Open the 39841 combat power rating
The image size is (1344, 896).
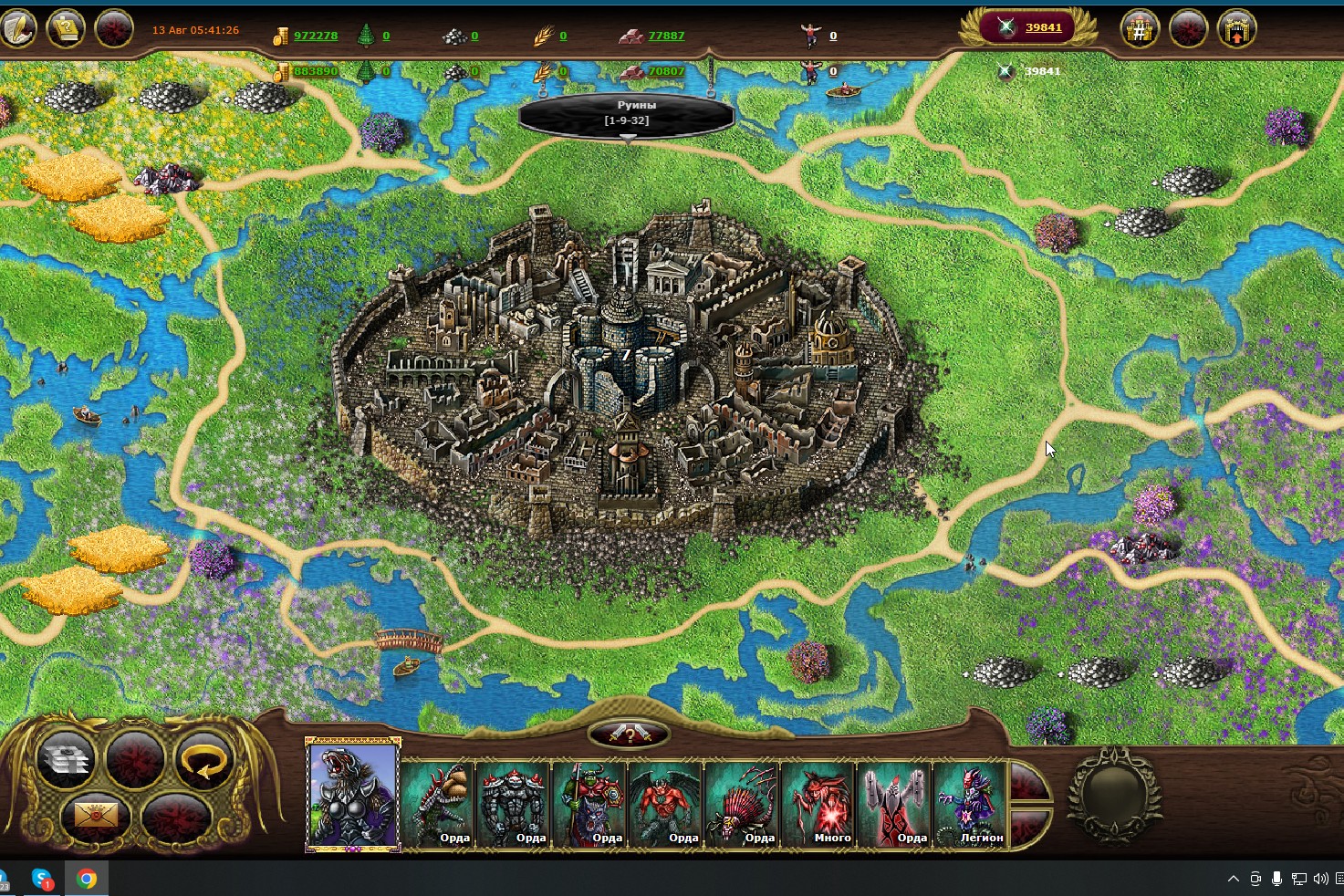click(1043, 27)
